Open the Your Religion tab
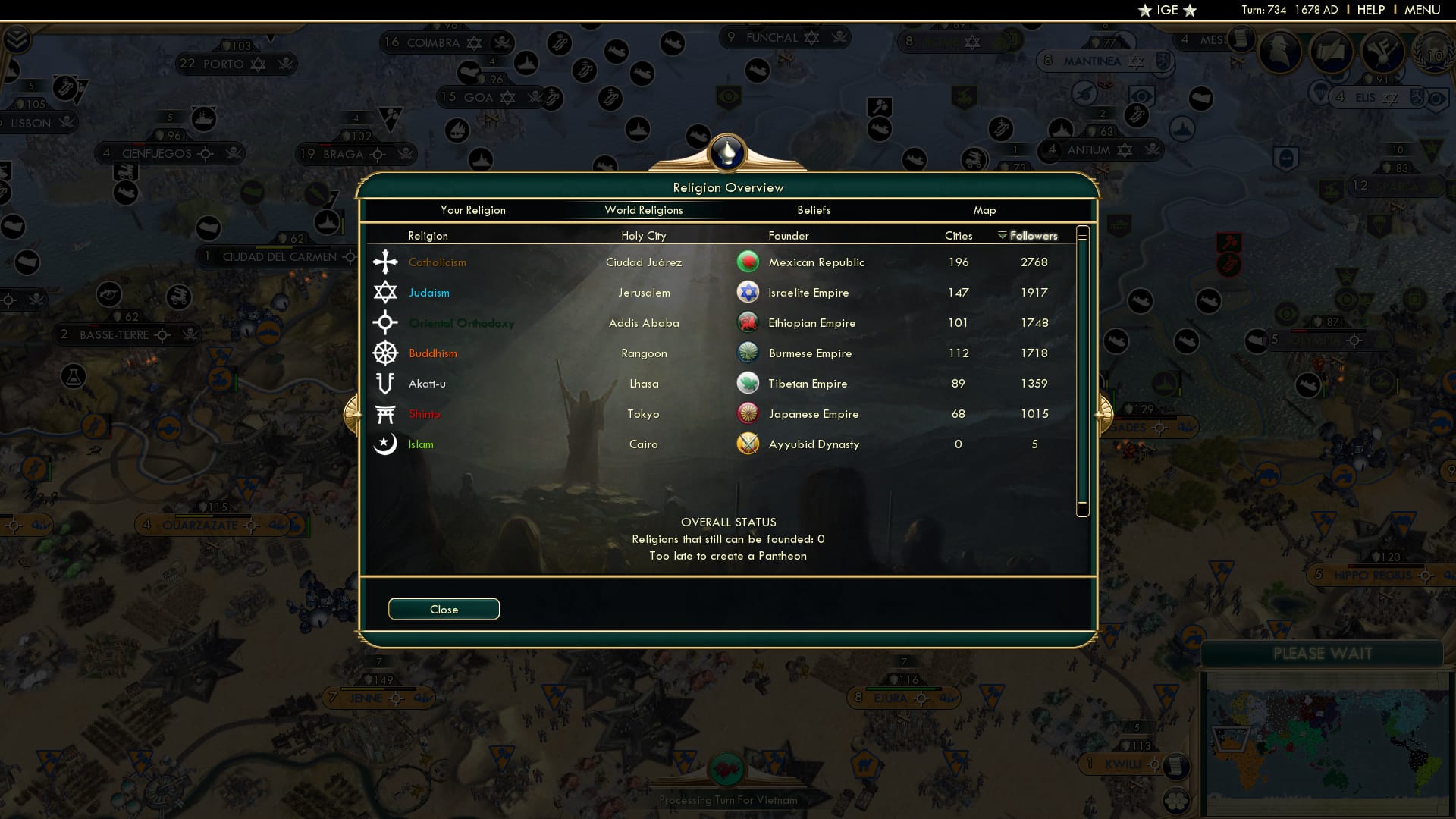Image resolution: width=1456 pixels, height=819 pixels. pyautogui.click(x=474, y=210)
